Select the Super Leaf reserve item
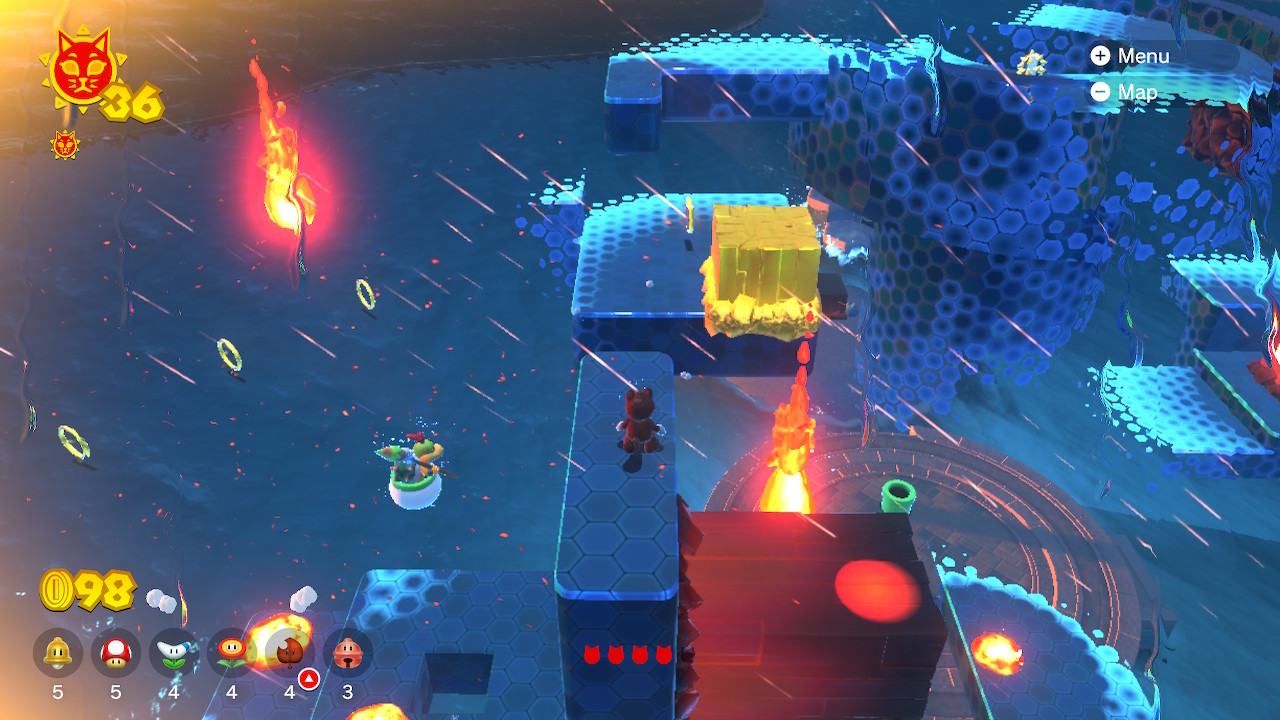1280x720 pixels. [x=290, y=653]
